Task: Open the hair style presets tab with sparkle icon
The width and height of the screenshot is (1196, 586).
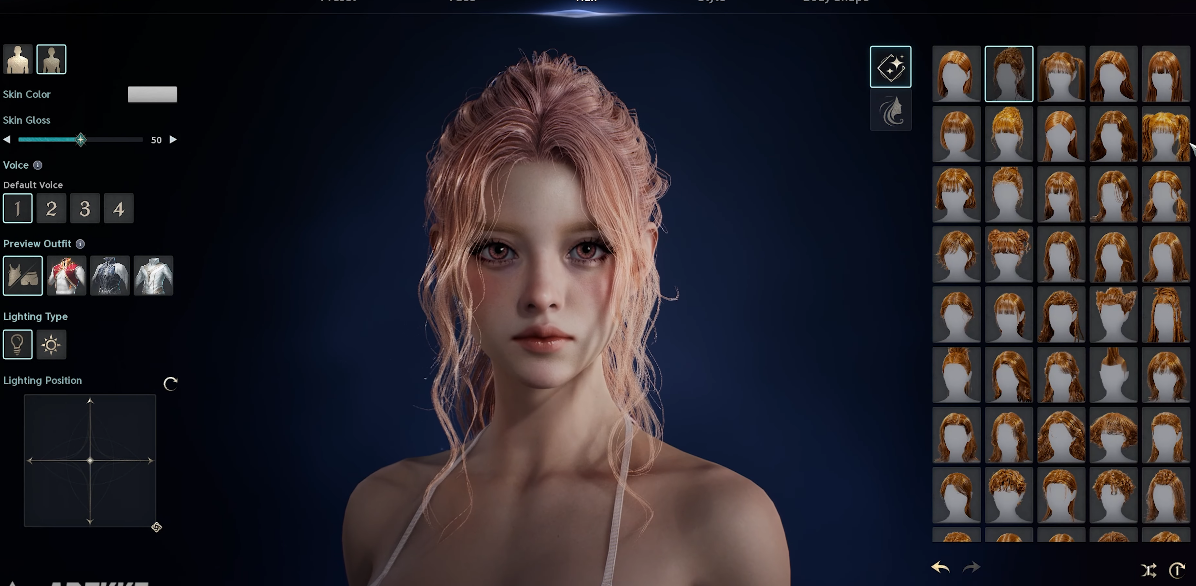Action: [x=890, y=67]
